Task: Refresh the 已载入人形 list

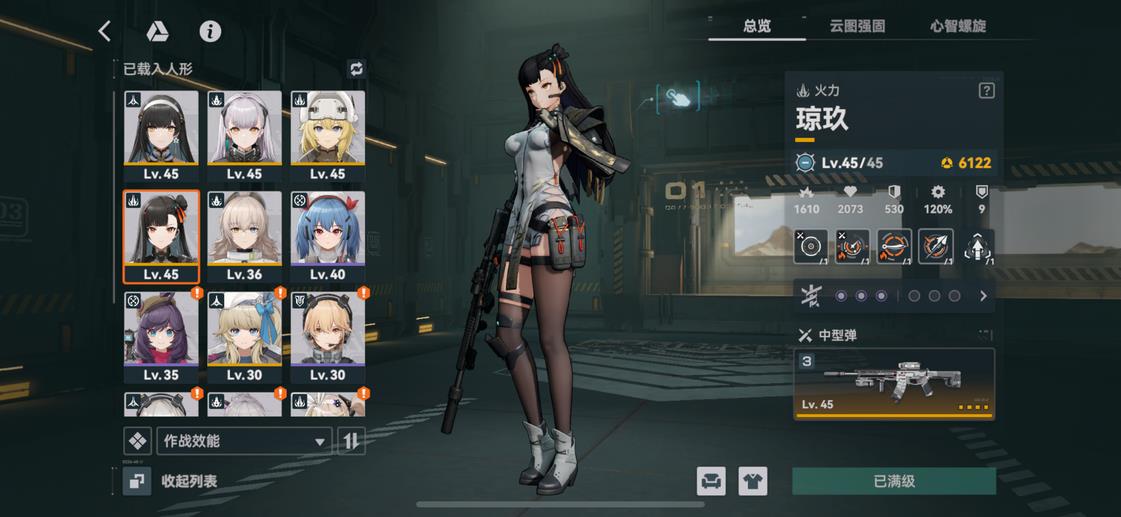Action: [x=356, y=69]
